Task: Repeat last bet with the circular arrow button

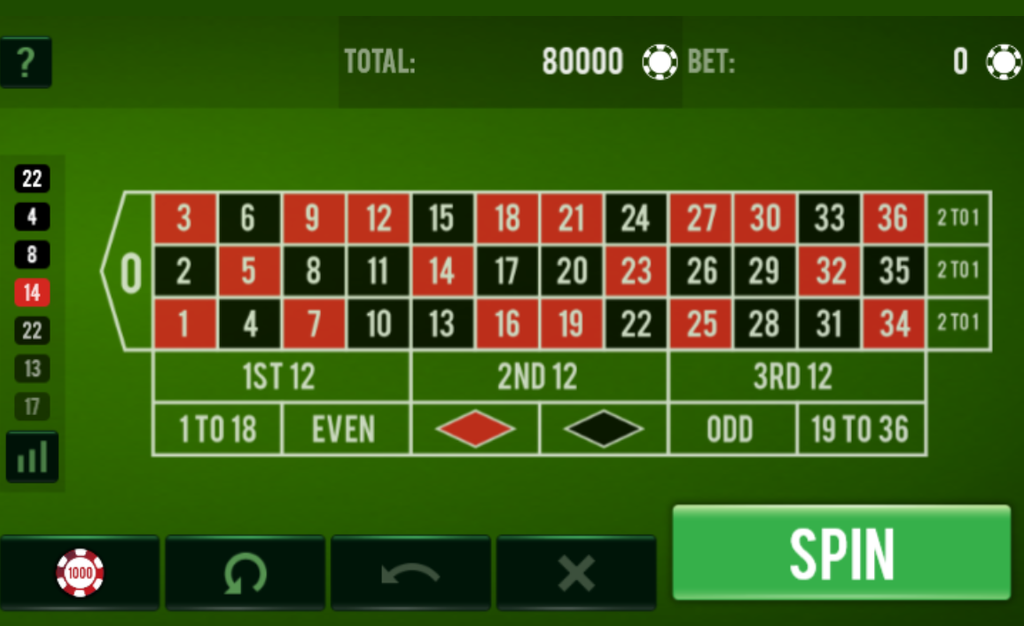Action: click(x=245, y=573)
